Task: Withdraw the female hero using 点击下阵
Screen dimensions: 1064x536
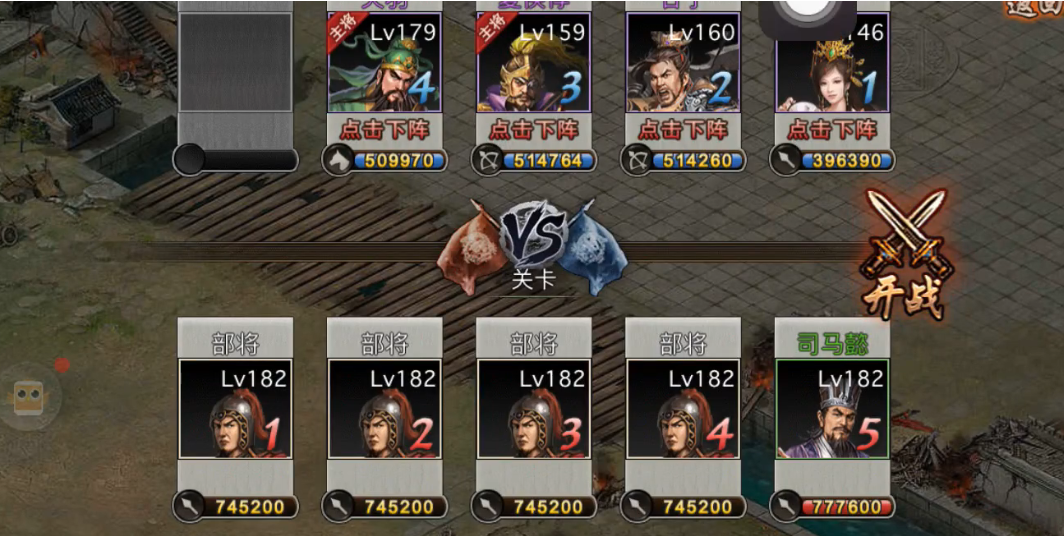Action: (x=832, y=130)
